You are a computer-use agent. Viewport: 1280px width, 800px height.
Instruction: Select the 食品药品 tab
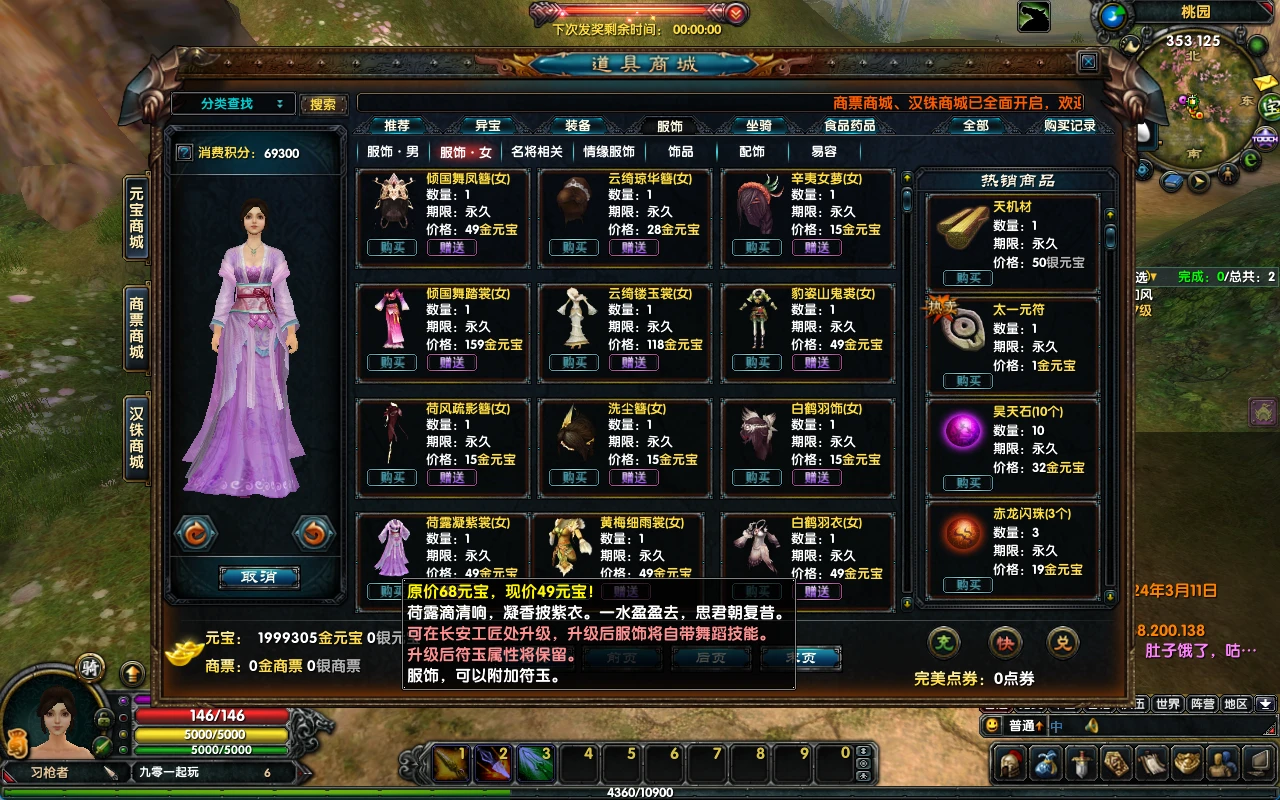849,126
